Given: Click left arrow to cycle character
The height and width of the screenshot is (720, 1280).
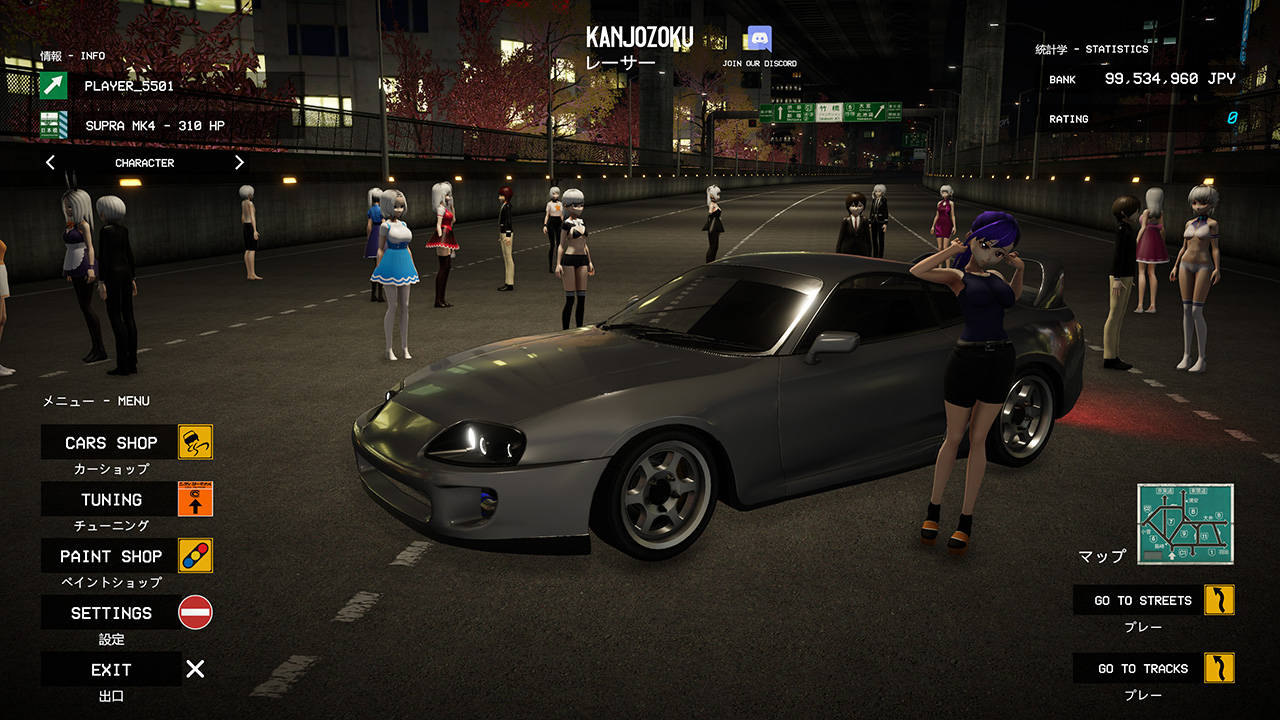Looking at the screenshot, I should coord(50,161).
